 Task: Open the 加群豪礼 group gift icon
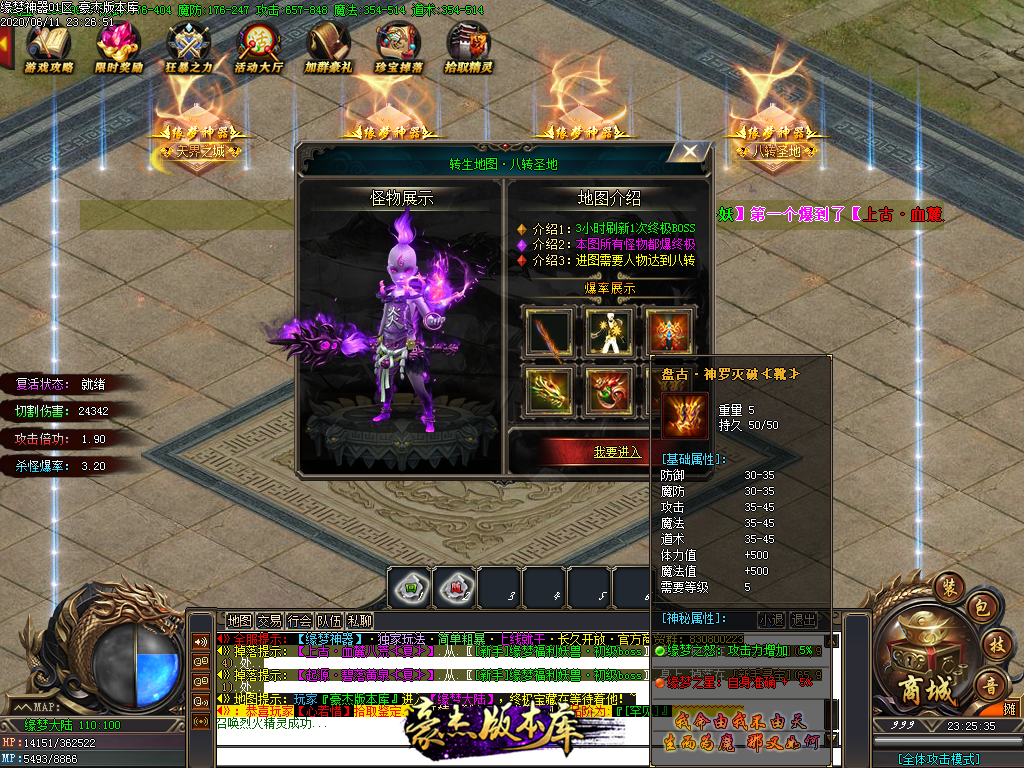click(329, 47)
